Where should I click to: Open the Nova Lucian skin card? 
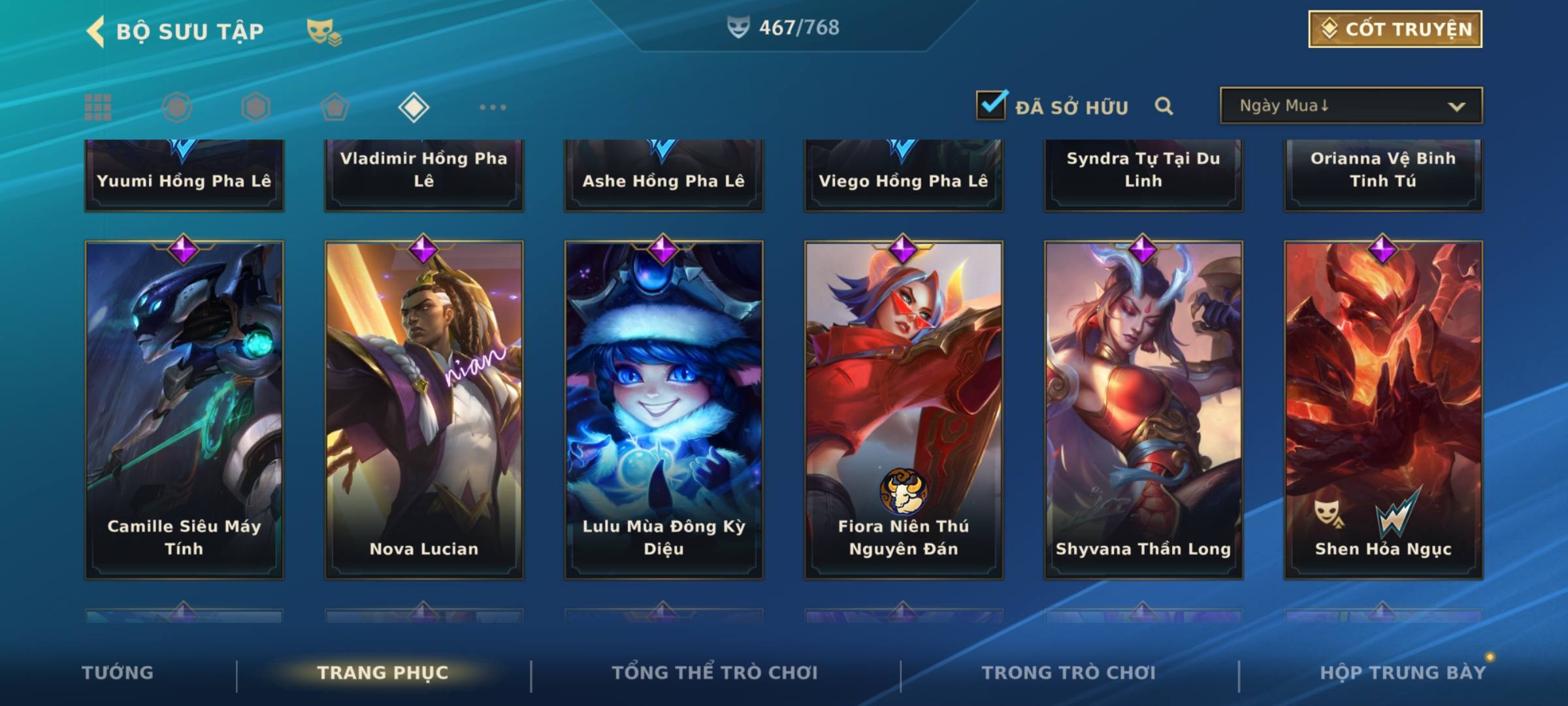click(x=424, y=410)
